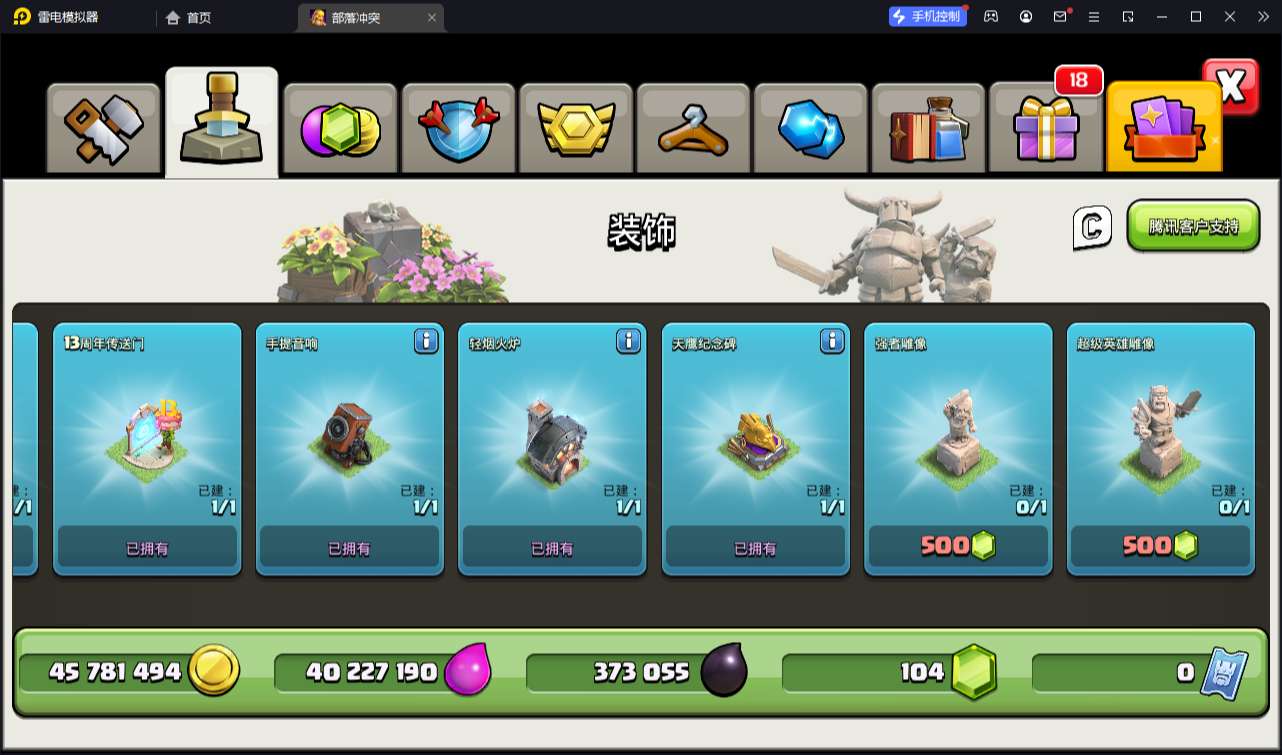Open the 手机控制 emulator control button
Image resolution: width=1282 pixels, height=755 pixels.
[x=928, y=16]
